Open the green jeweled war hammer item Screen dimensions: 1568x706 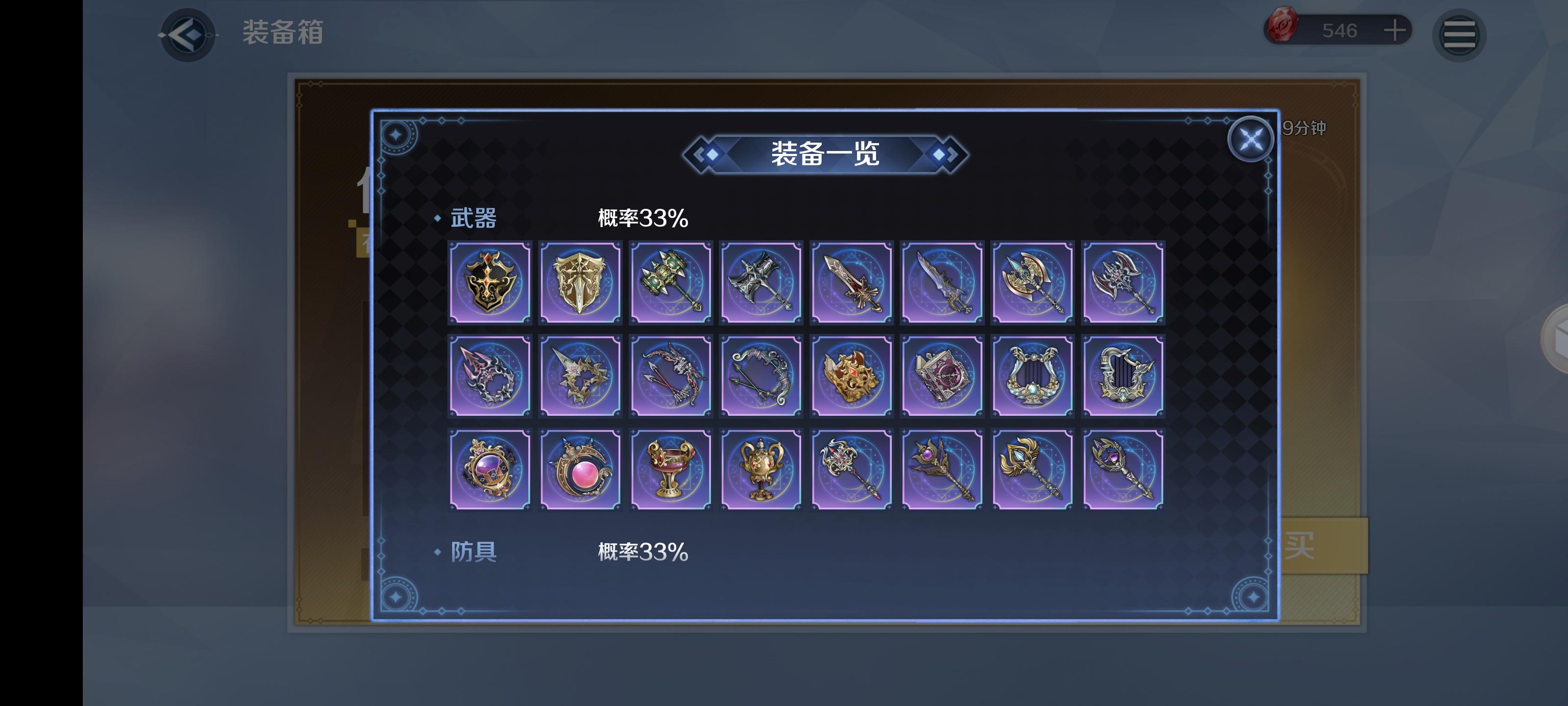671,281
